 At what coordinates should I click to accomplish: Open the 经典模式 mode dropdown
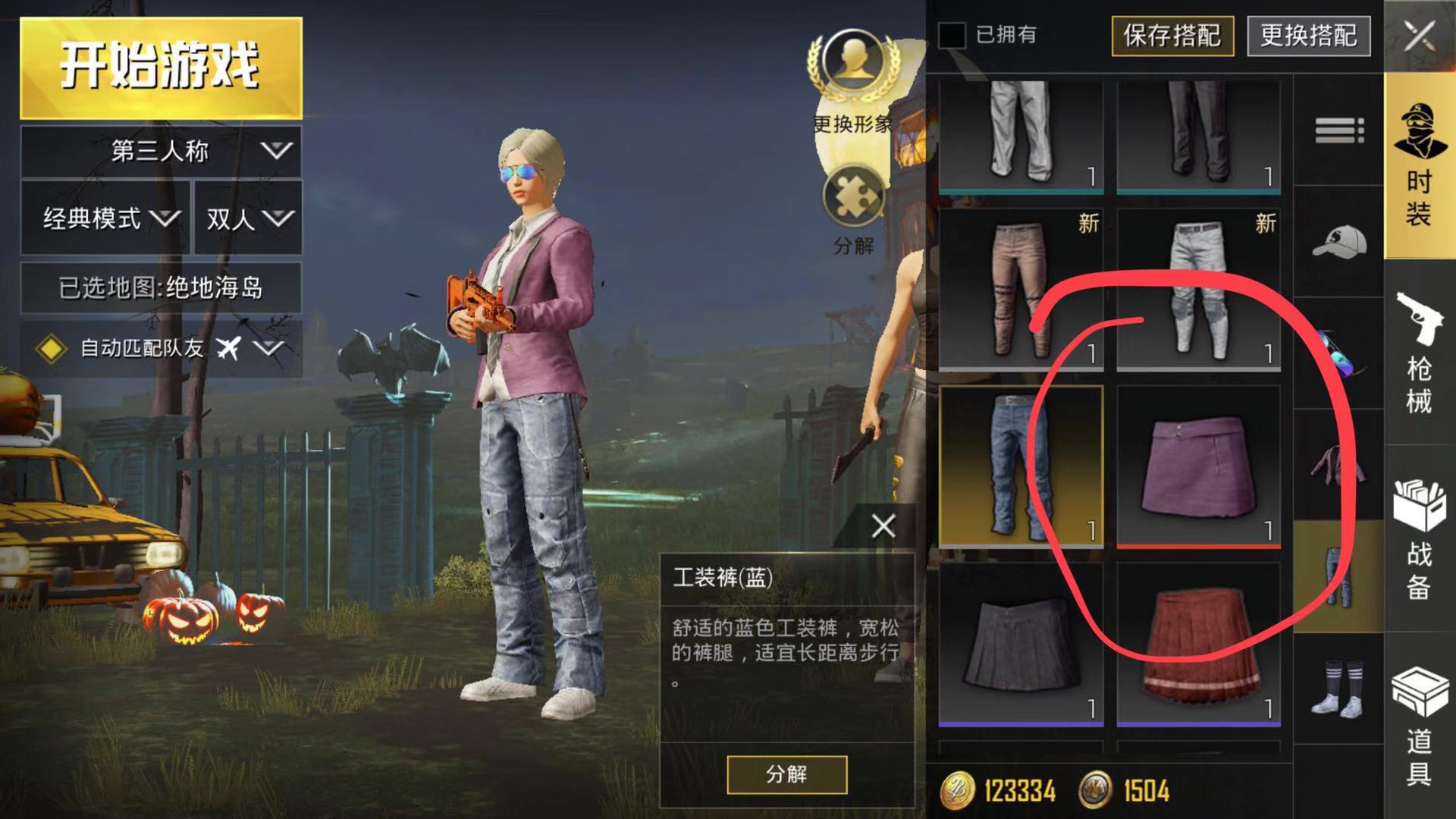[x=105, y=218]
